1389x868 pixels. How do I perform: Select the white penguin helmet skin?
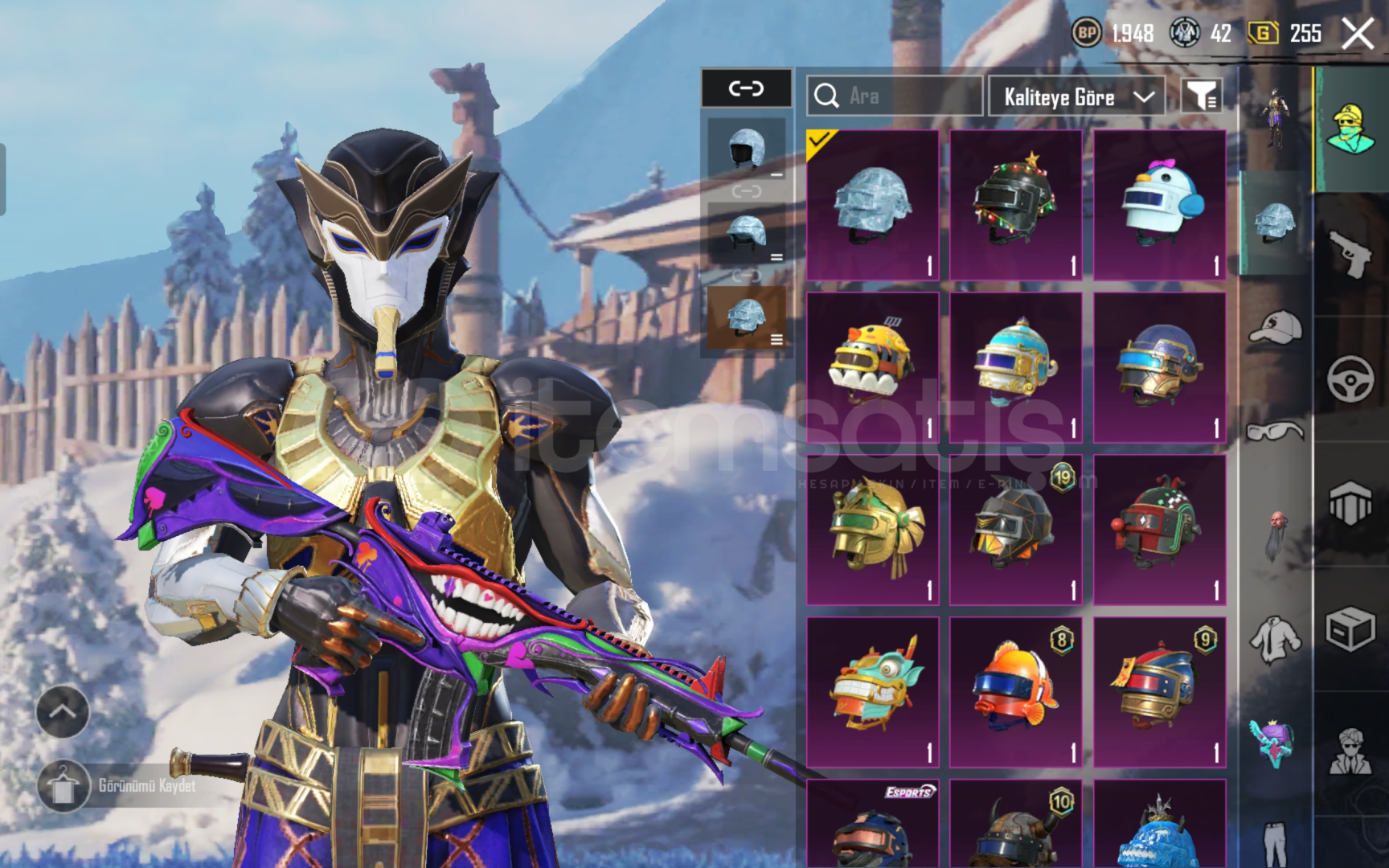coord(1159,205)
